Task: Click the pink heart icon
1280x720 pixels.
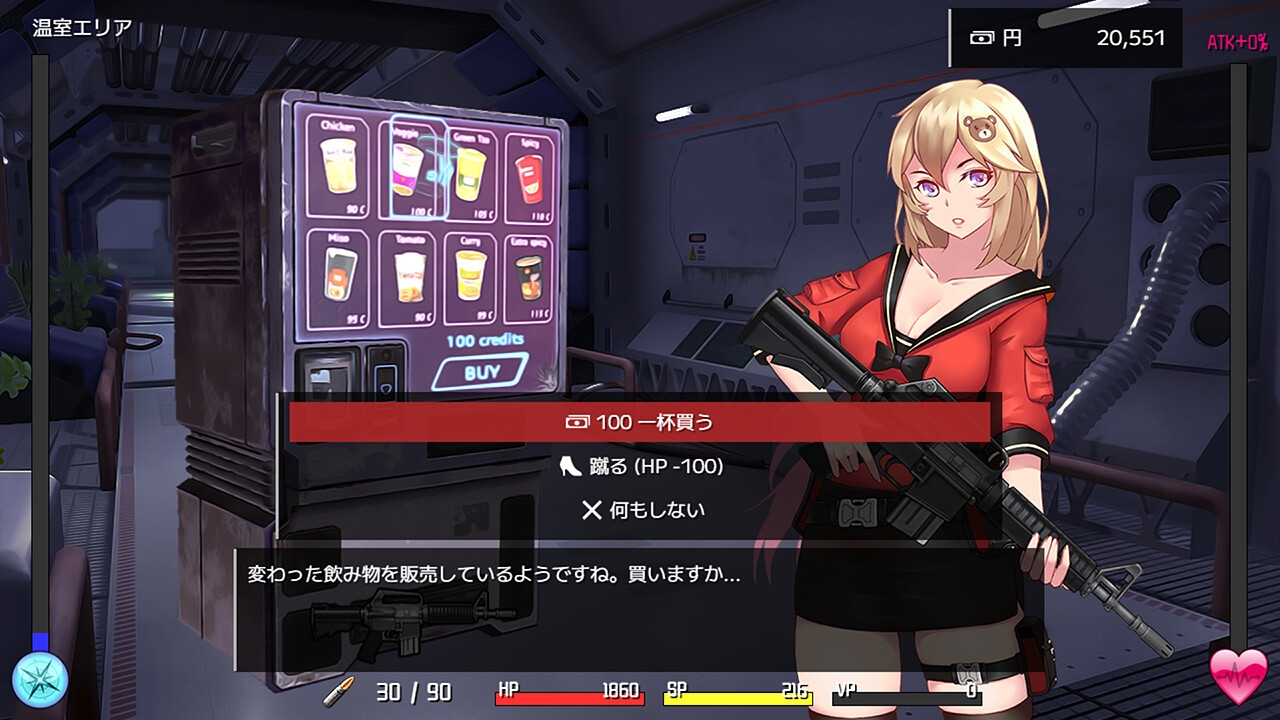Action: point(1238,677)
